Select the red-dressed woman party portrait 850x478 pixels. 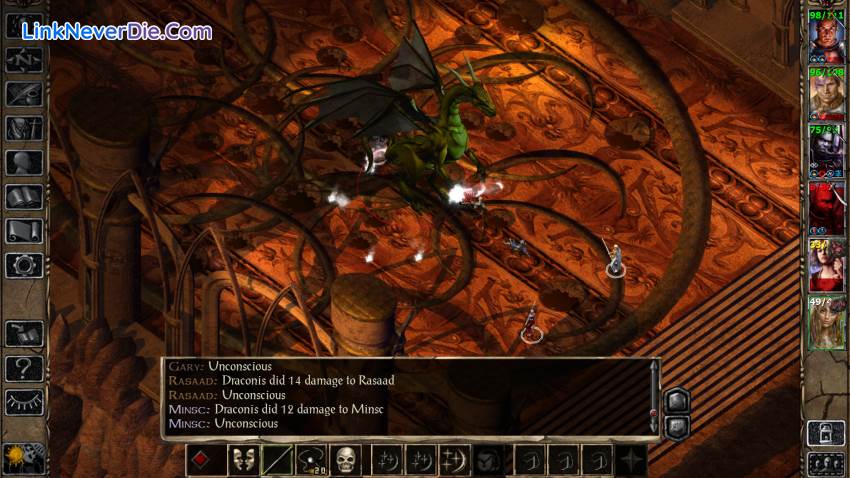point(827,265)
